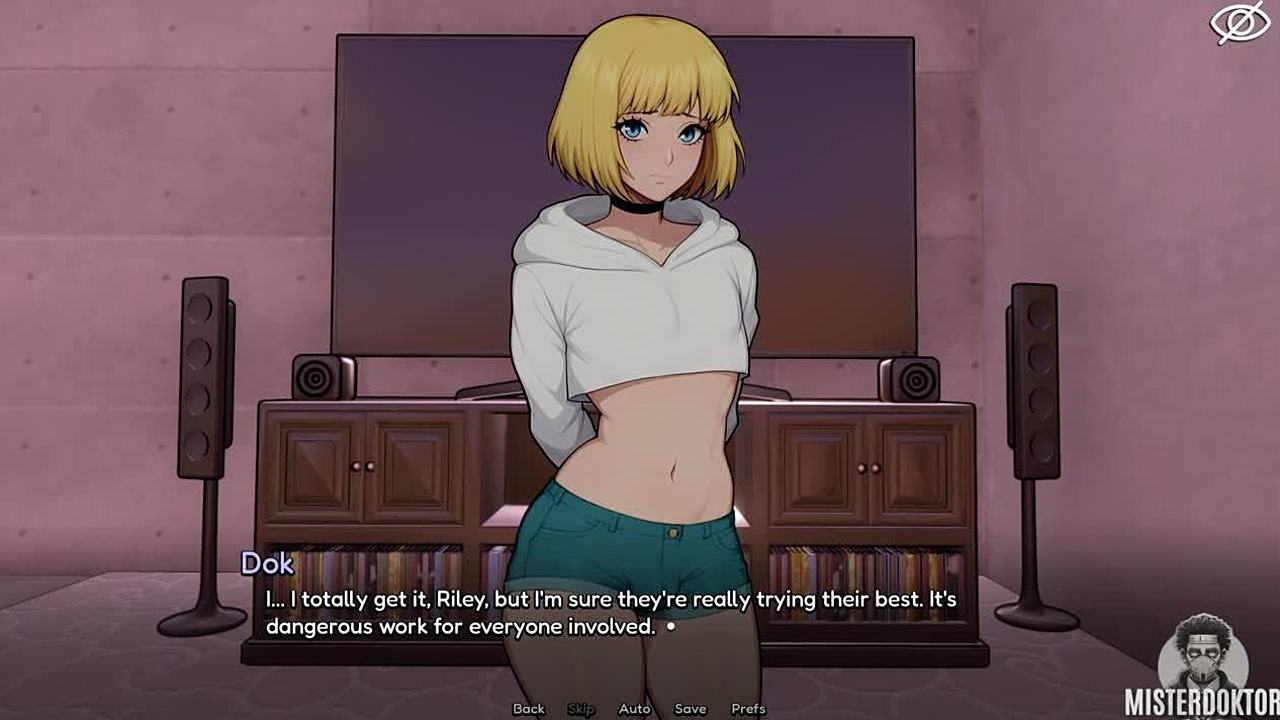Screen dimensions: 1280x720
Task: Hide the interface with crossed-eye icon
Action: coord(1240,23)
